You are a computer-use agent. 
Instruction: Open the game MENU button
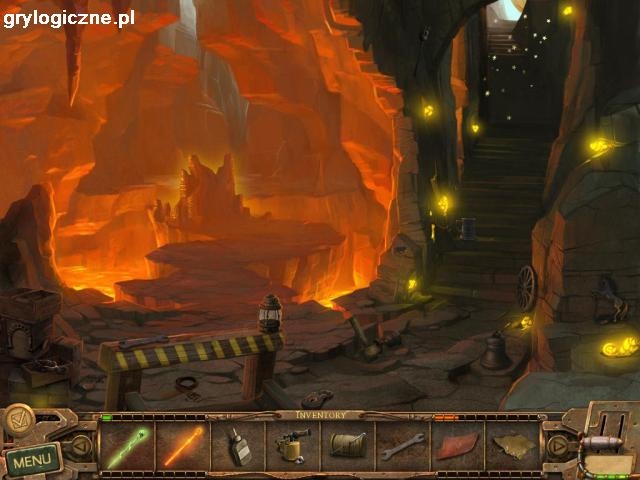click(x=33, y=461)
